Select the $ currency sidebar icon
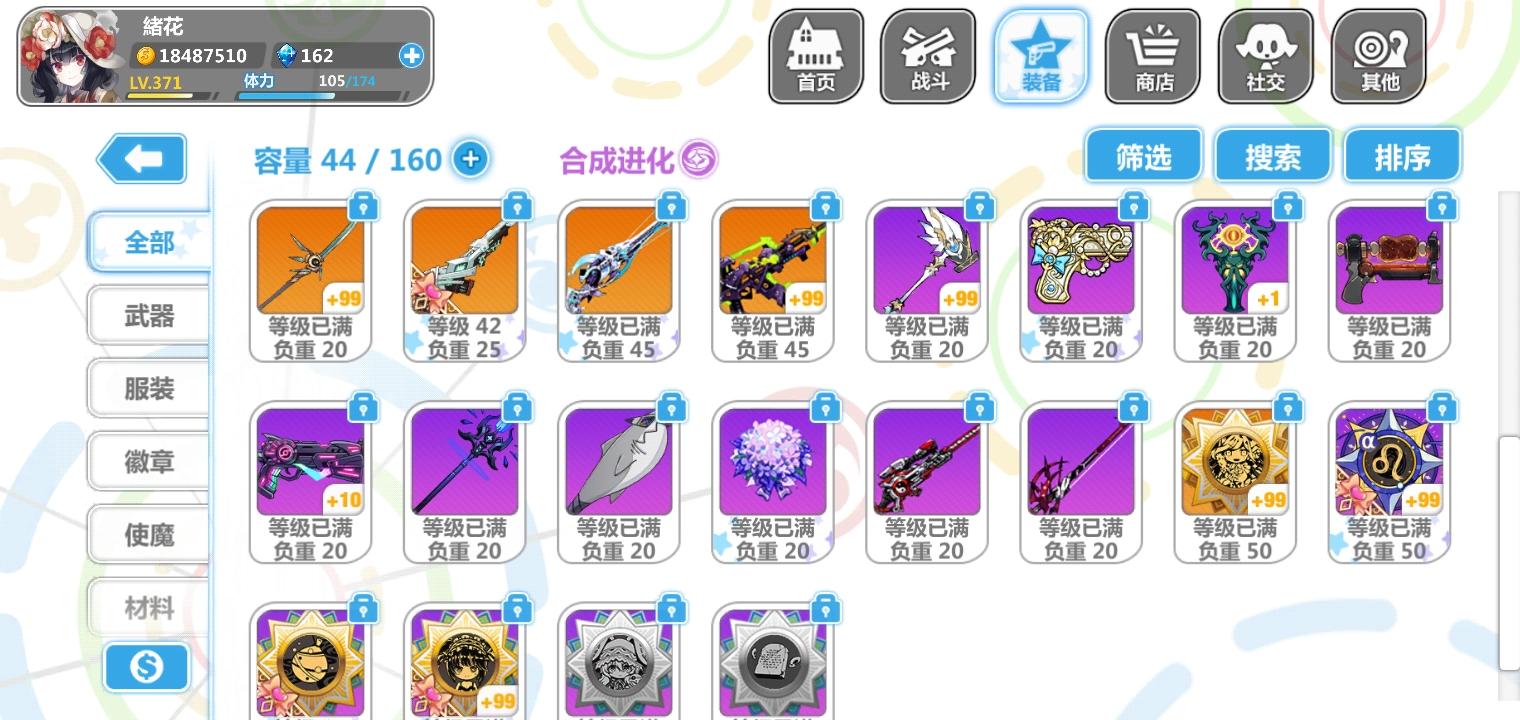Image resolution: width=1520 pixels, height=720 pixels. coord(147,667)
